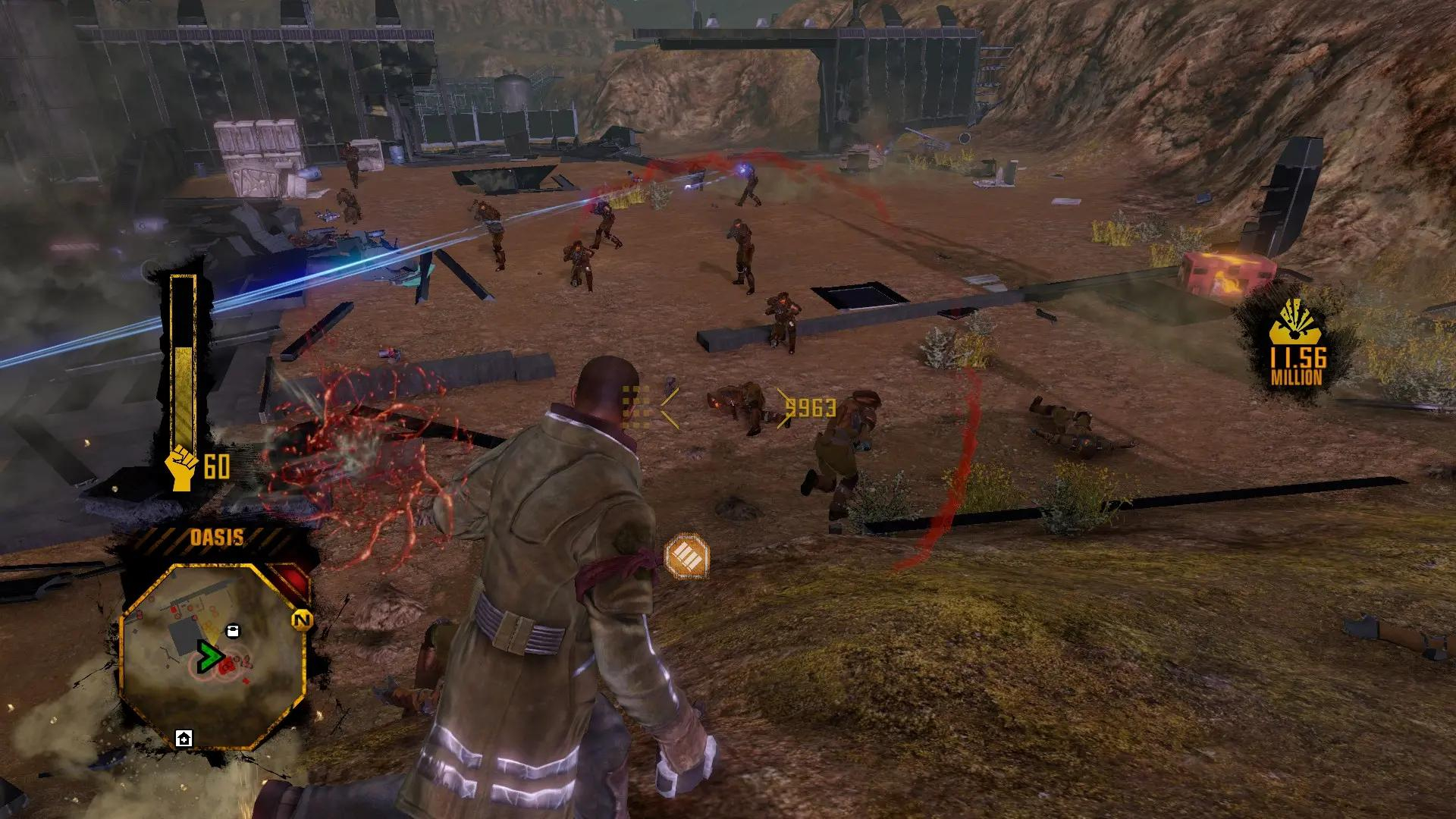Select the green player arrow on minimap
Screen dimensions: 1456x819
(207, 657)
